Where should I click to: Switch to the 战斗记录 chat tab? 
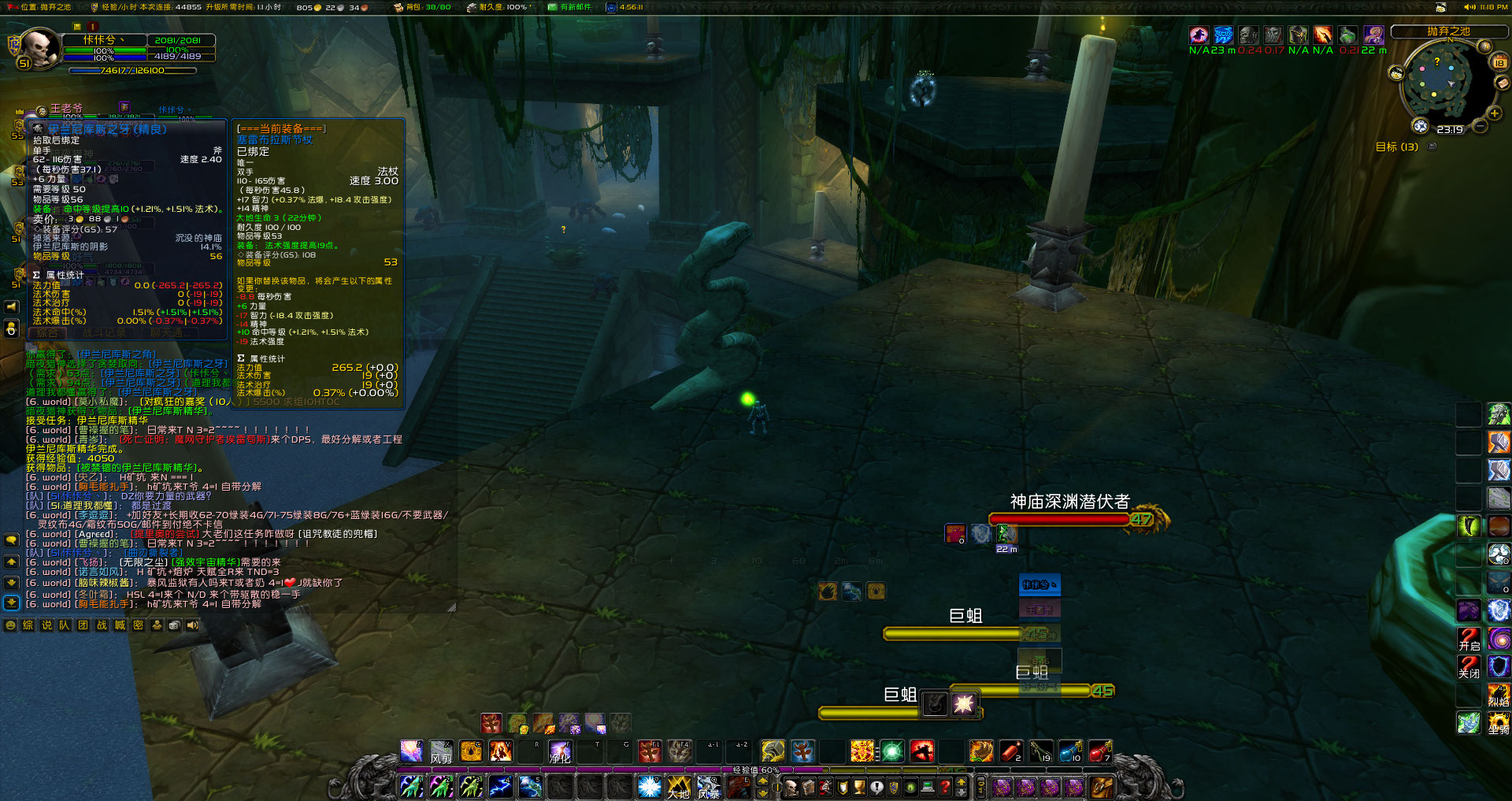[x=105, y=332]
